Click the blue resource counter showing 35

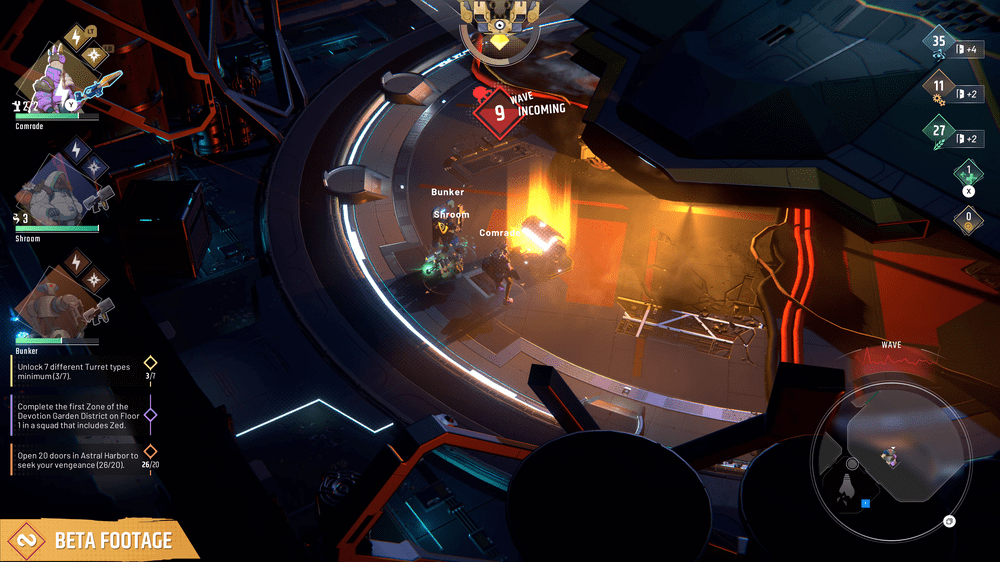point(938,43)
